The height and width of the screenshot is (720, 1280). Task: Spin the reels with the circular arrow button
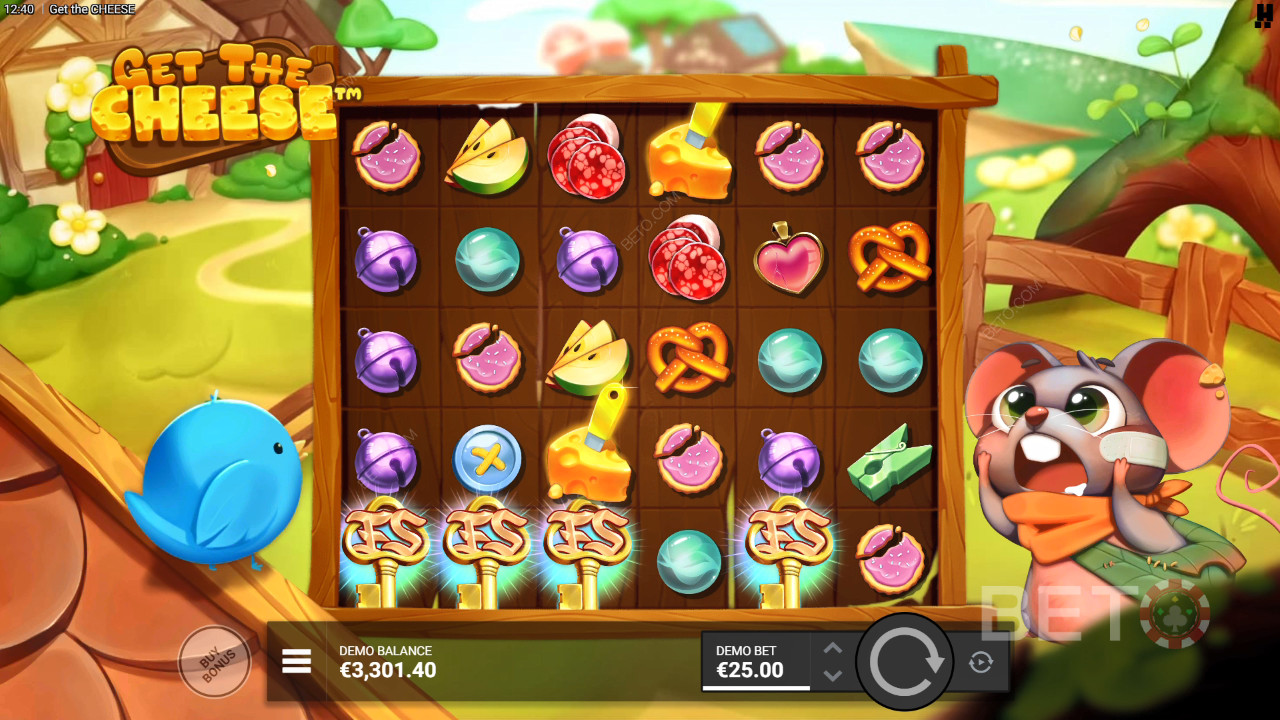tap(906, 660)
